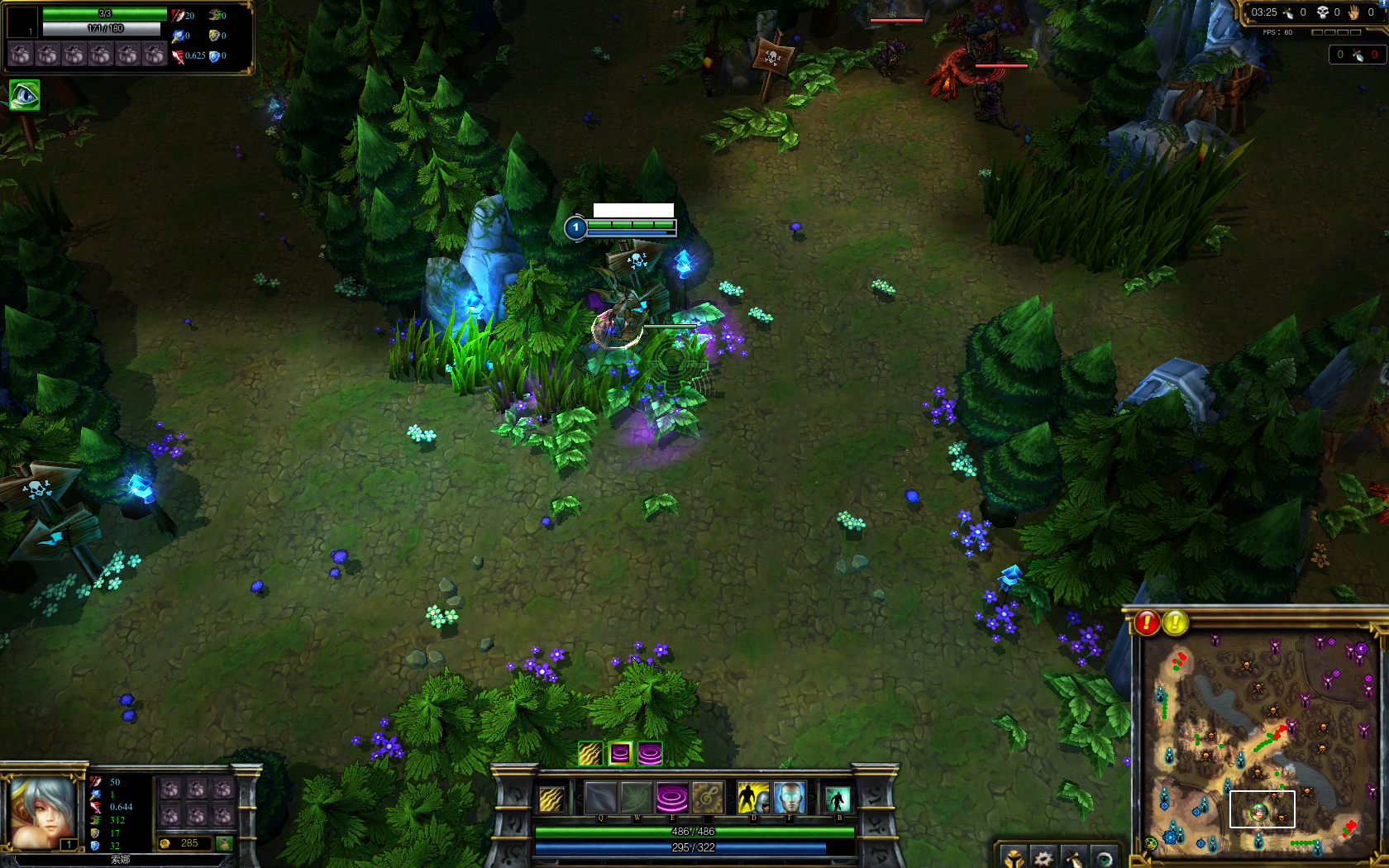Open the gear settings menu

coord(1043,857)
